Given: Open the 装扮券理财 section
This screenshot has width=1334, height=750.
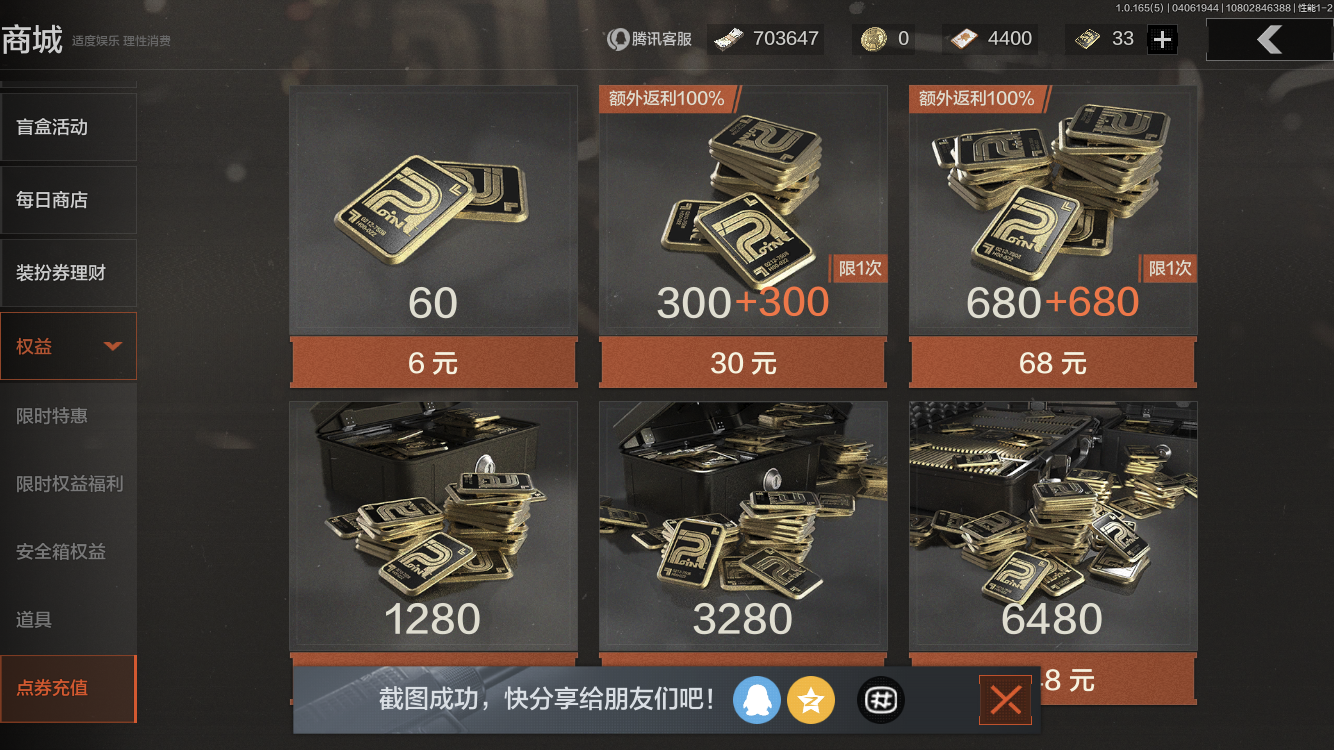Looking at the screenshot, I should (68, 272).
